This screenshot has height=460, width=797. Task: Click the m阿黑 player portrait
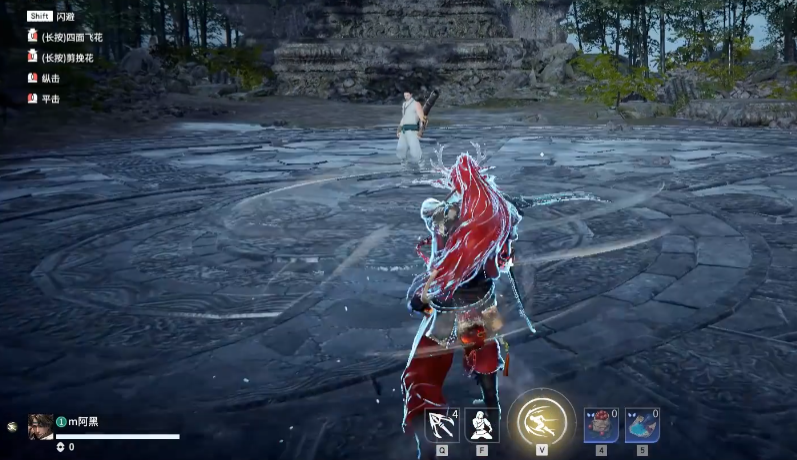[41, 426]
